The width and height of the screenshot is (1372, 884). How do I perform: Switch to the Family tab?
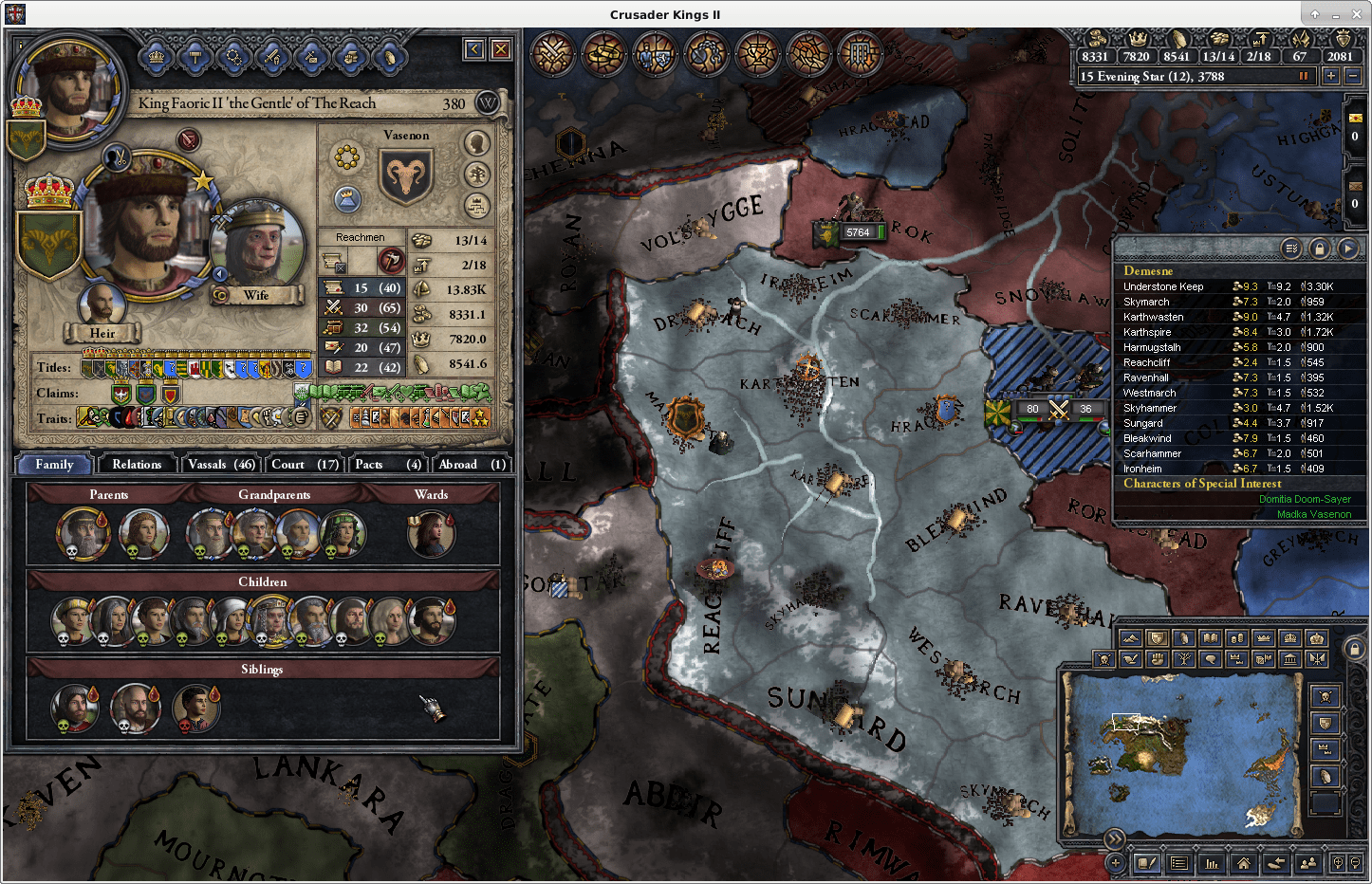(x=54, y=464)
